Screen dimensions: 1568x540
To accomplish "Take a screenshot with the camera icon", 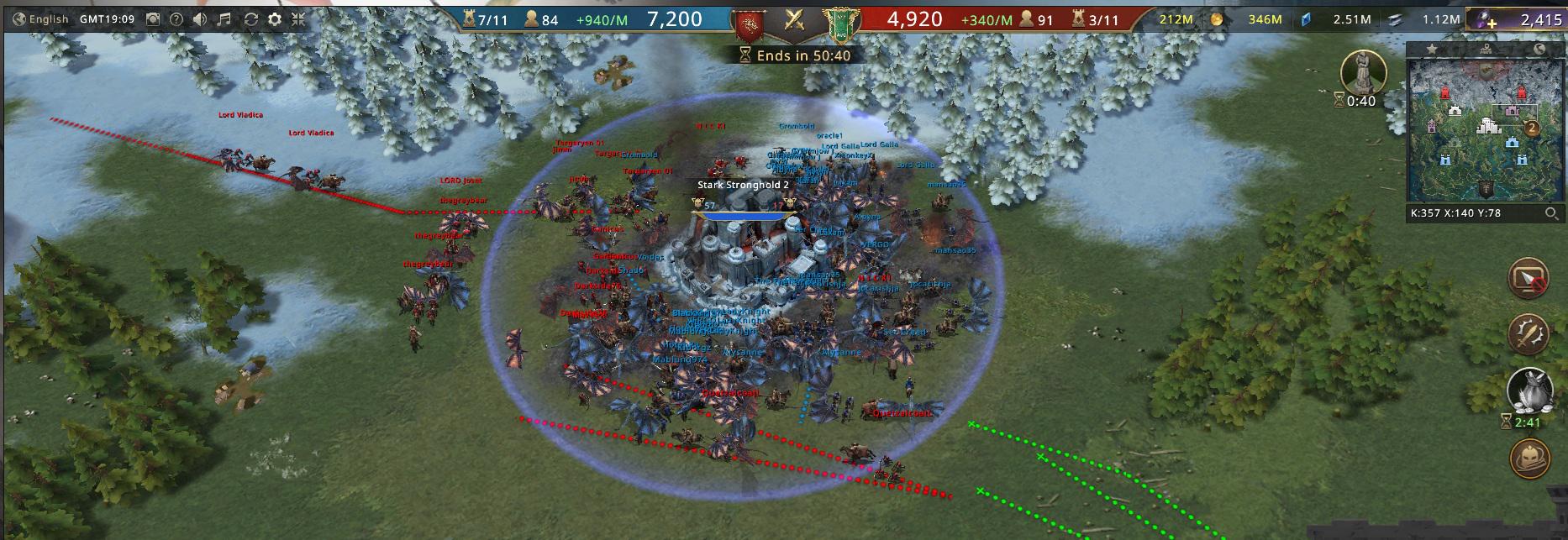I will tap(153, 18).
